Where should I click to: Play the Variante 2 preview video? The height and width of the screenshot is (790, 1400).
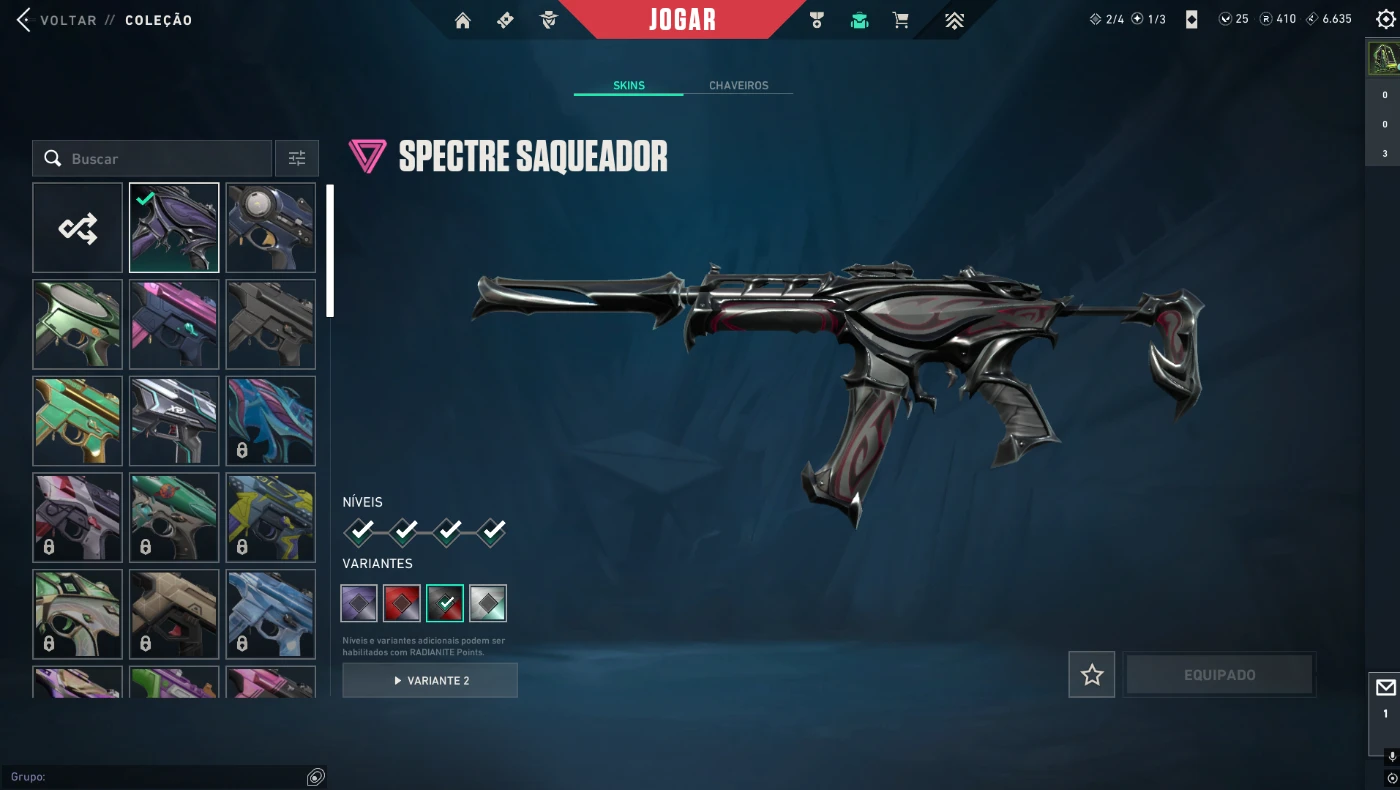click(430, 680)
